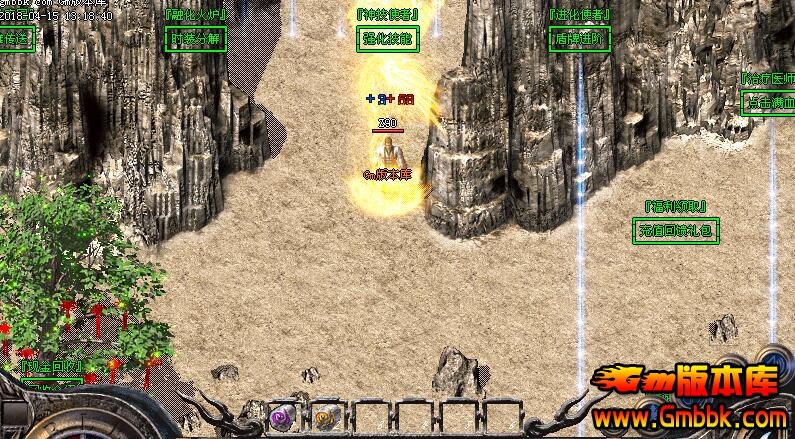Click the 充值回馈礼包 button

(x=676, y=231)
